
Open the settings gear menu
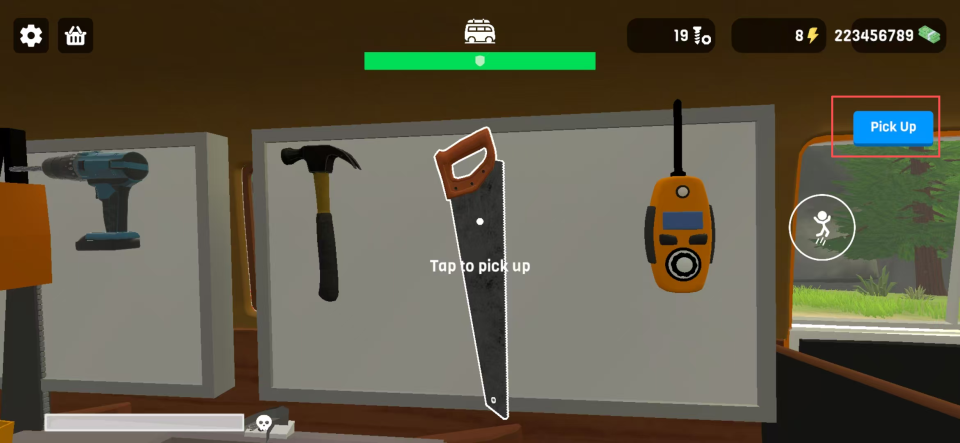[x=31, y=36]
